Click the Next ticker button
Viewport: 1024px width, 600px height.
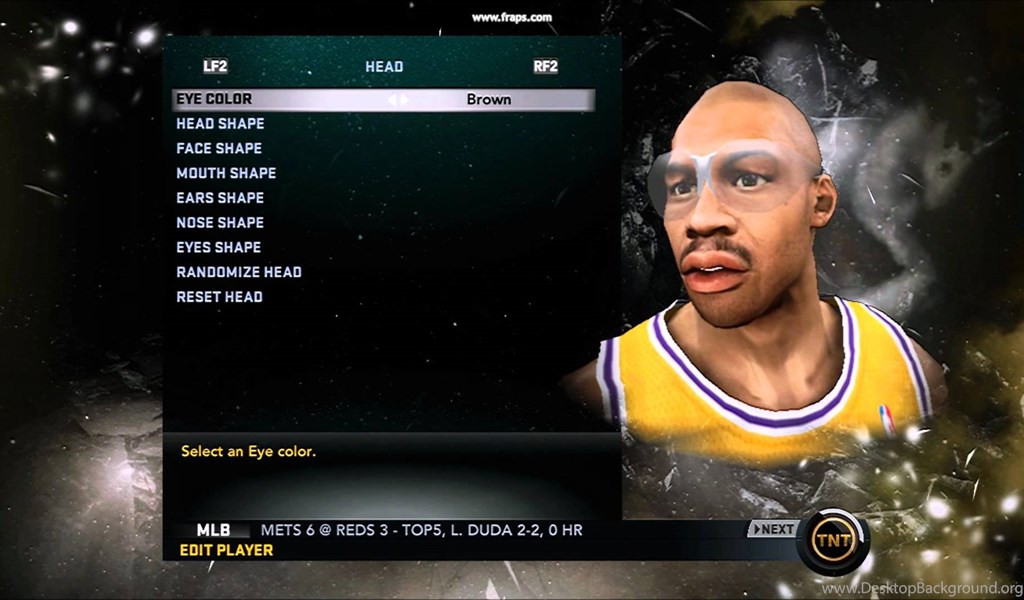pyautogui.click(x=773, y=529)
